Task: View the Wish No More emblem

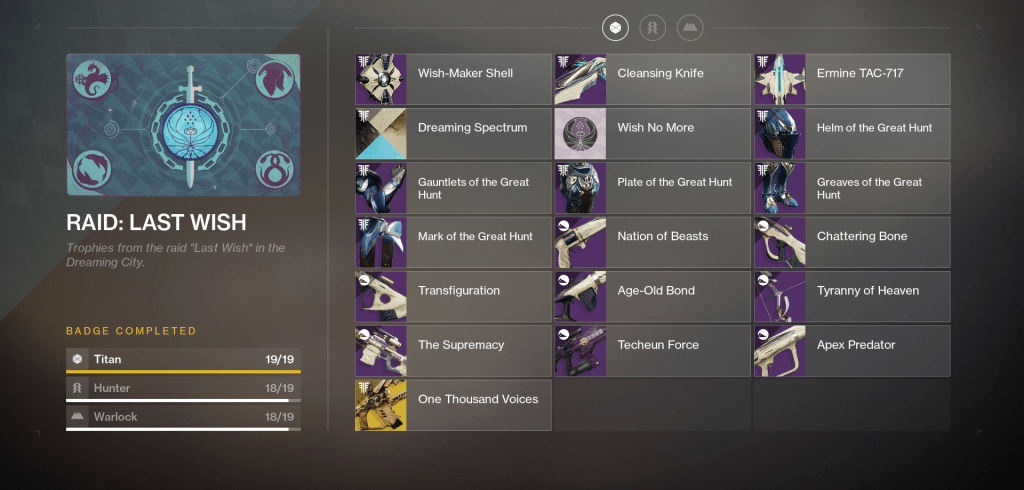Action: click(x=652, y=134)
